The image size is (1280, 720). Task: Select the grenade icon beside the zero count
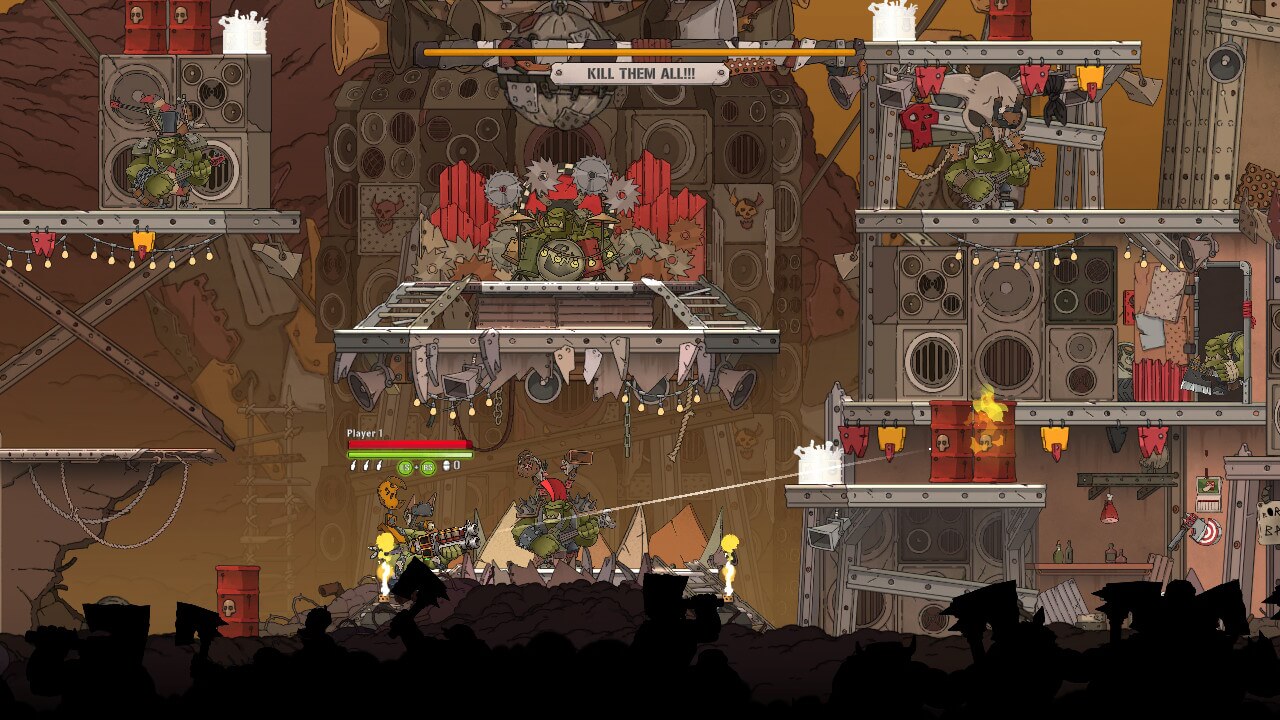[446, 466]
